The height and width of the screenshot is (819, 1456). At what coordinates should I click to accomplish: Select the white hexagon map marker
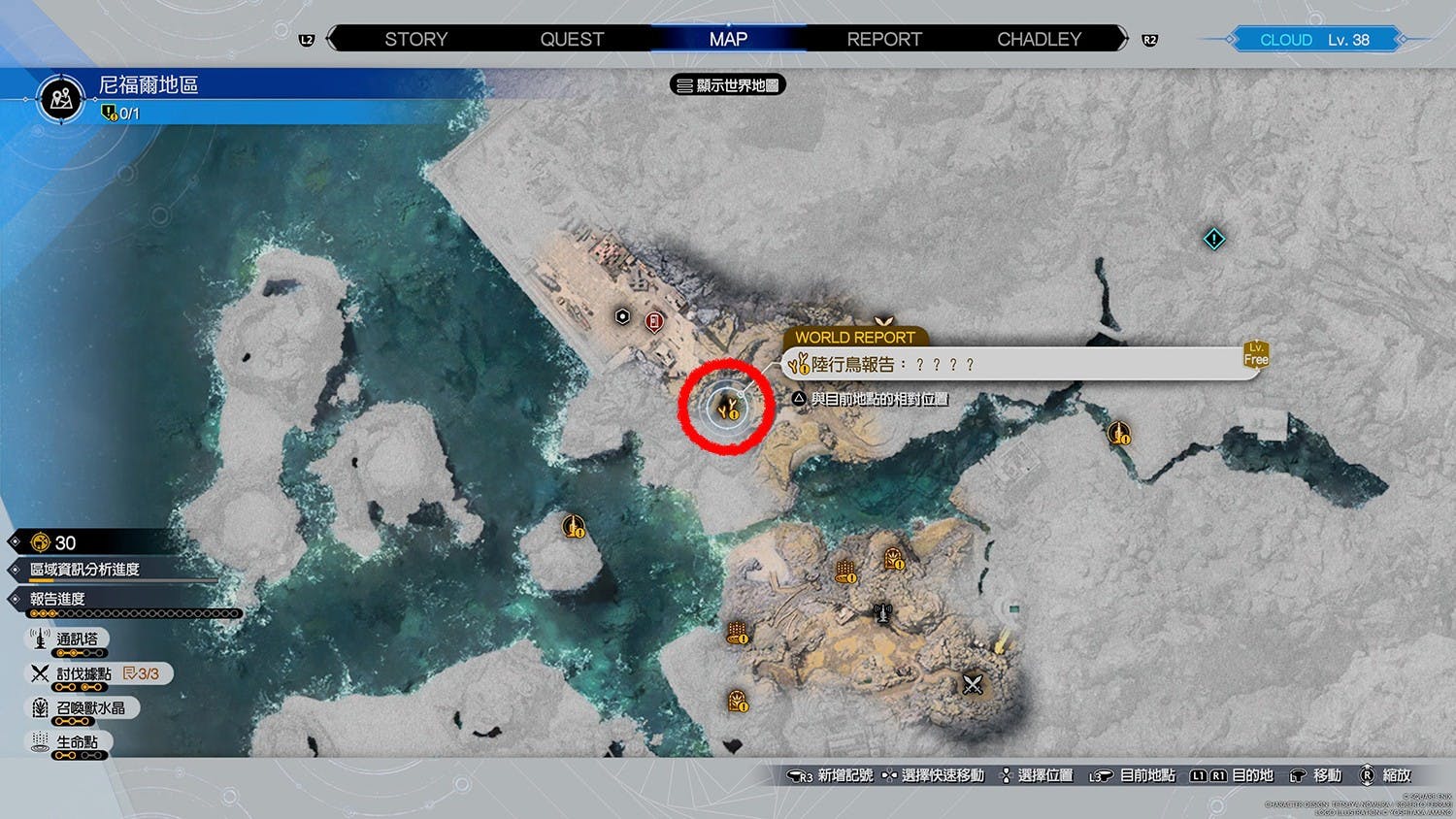623,316
